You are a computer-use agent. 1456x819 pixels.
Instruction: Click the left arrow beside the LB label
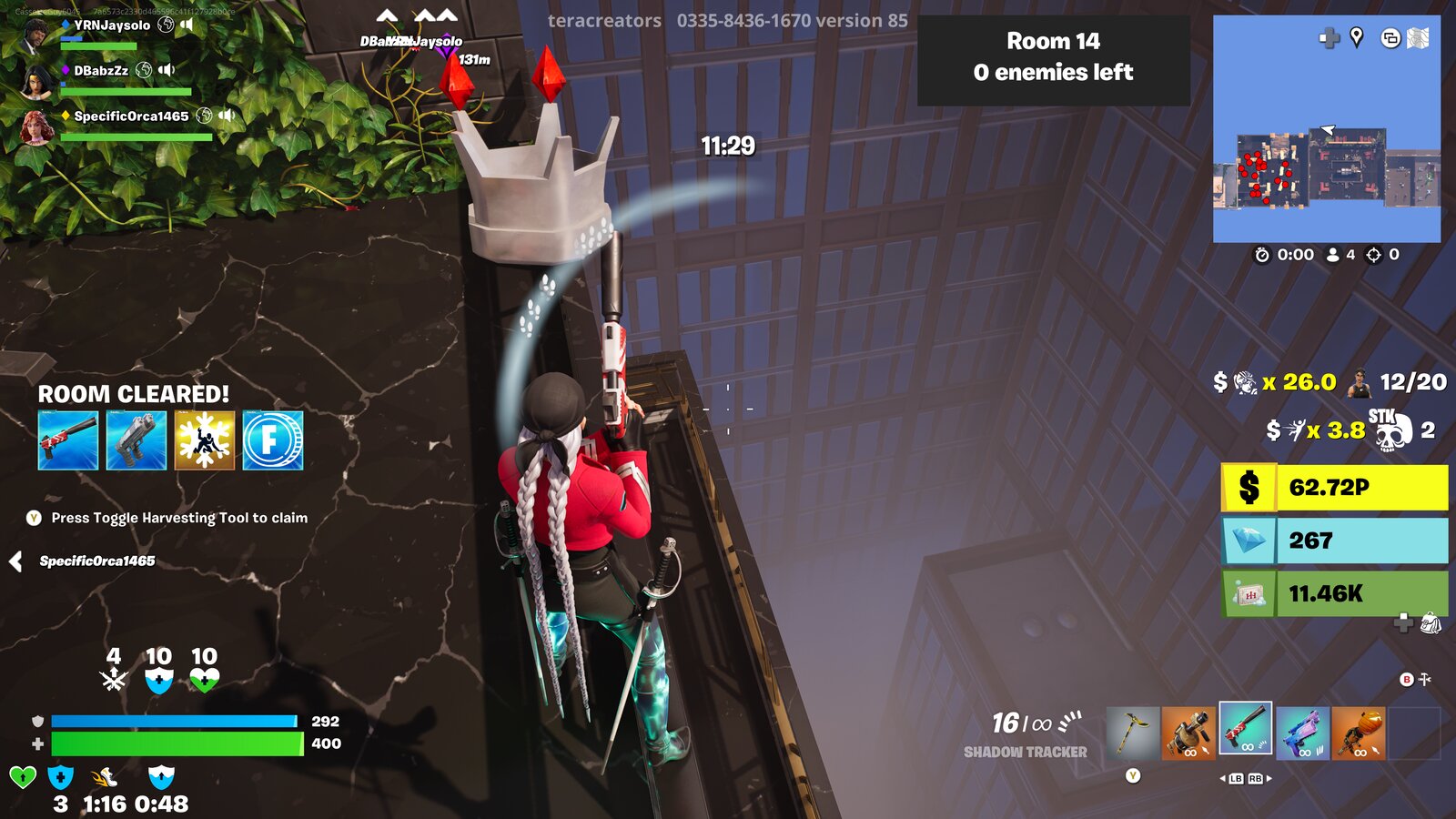point(1222,779)
